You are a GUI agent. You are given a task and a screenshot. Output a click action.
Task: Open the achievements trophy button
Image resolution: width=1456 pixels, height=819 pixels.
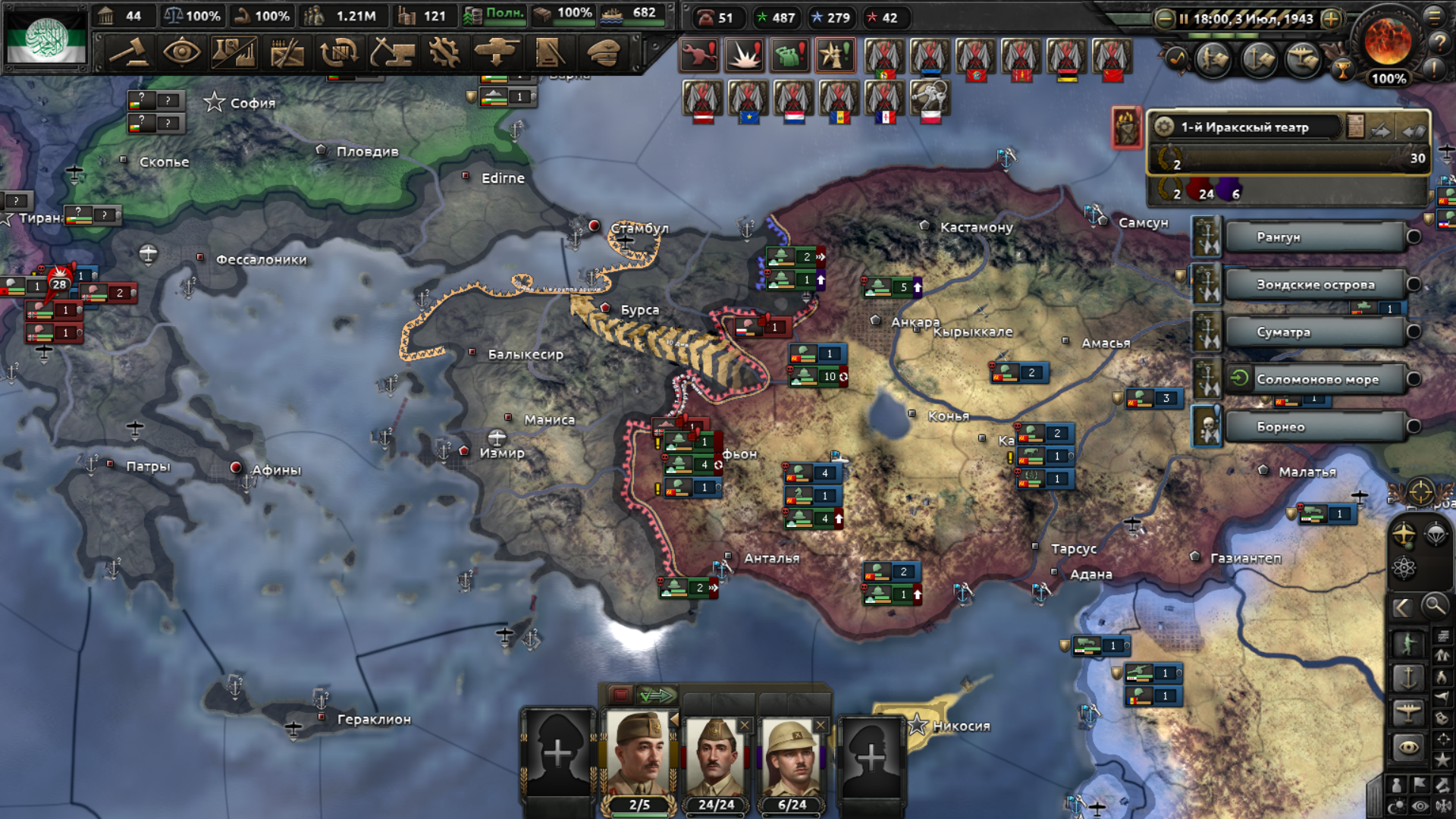pos(1343,71)
